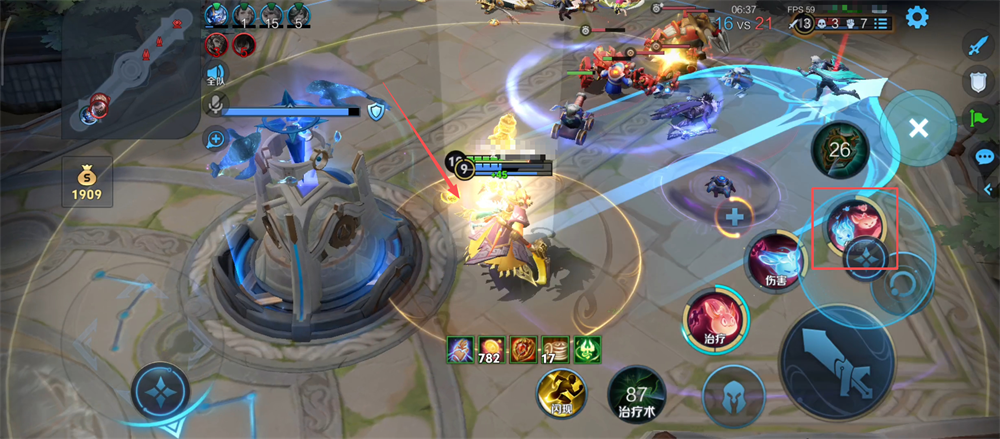Use the 闪现 Flash summoner spell

pyautogui.click(x=560, y=394)
